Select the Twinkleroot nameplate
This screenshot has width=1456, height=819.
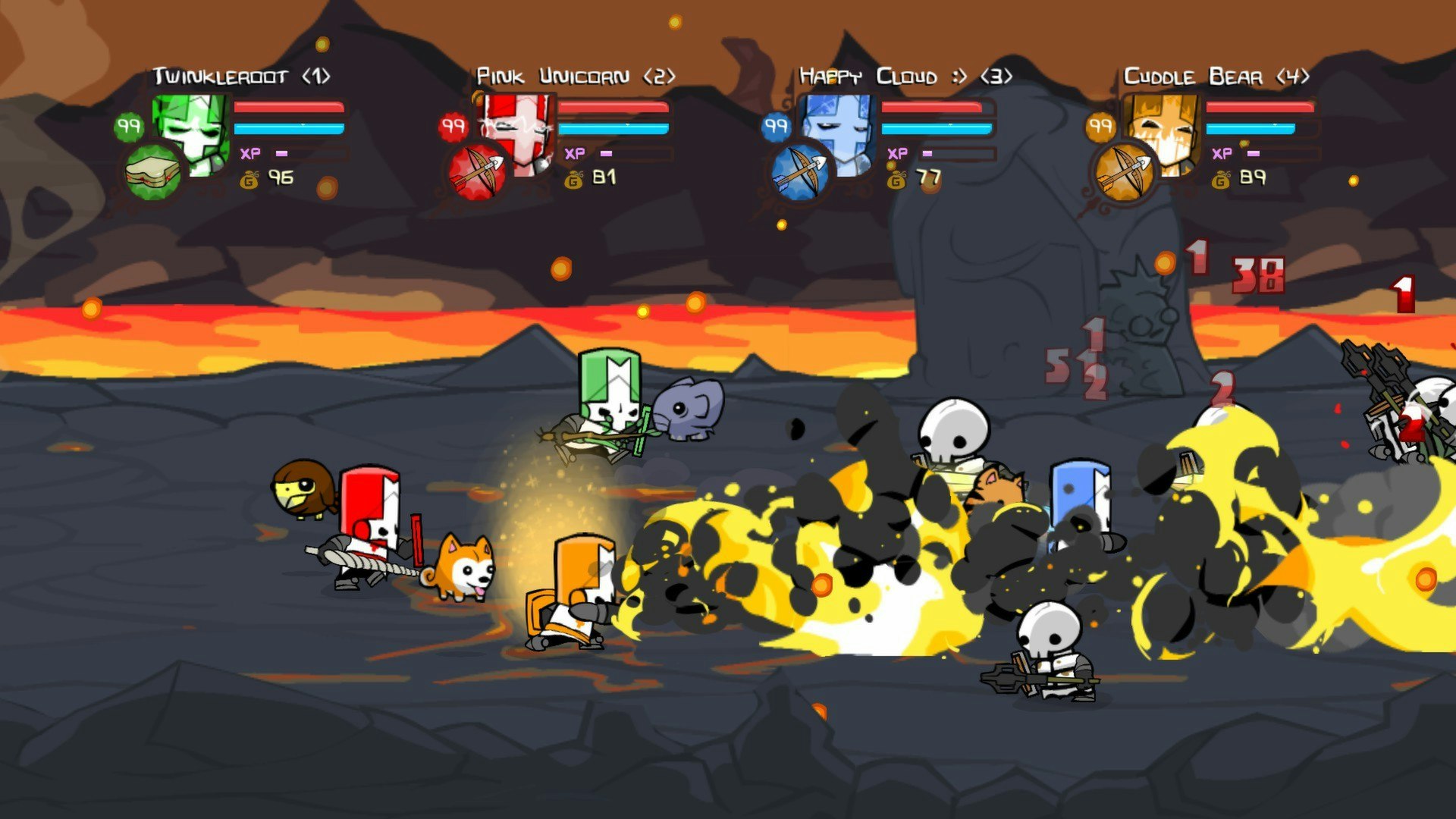tap(220, 76)
